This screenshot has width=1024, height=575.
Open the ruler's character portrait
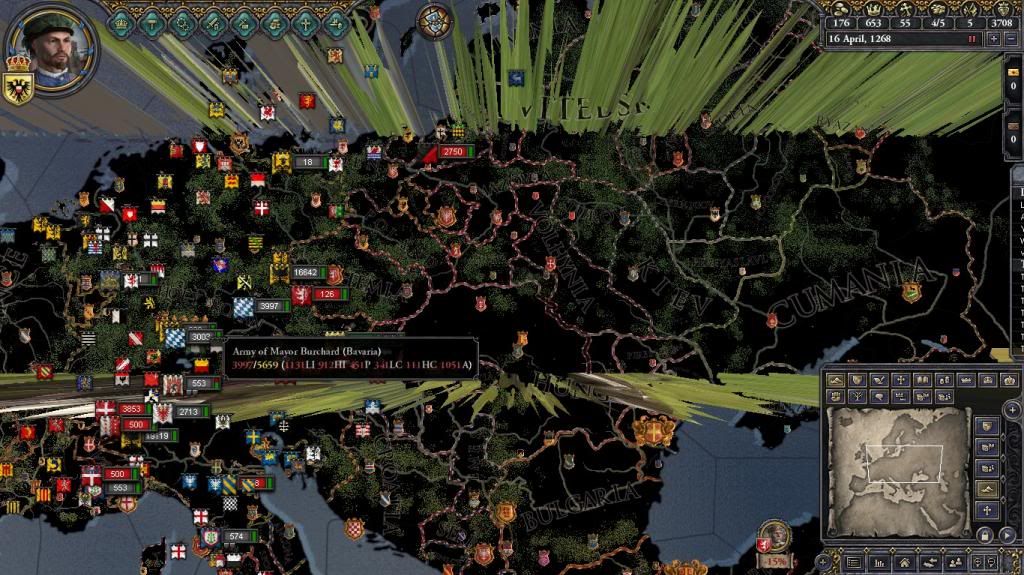(52, 45)
